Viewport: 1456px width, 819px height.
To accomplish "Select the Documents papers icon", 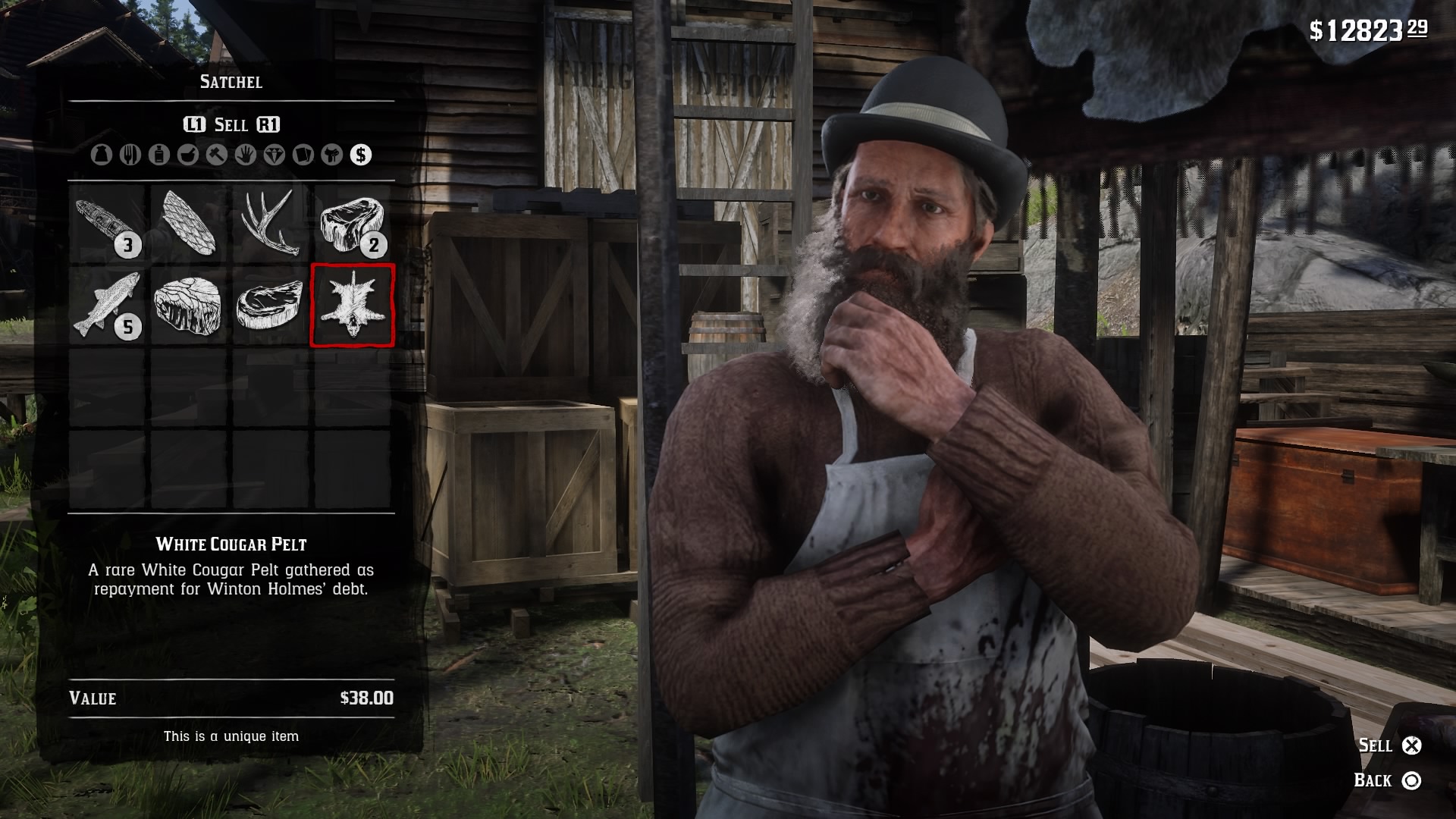I will point(302,155).
